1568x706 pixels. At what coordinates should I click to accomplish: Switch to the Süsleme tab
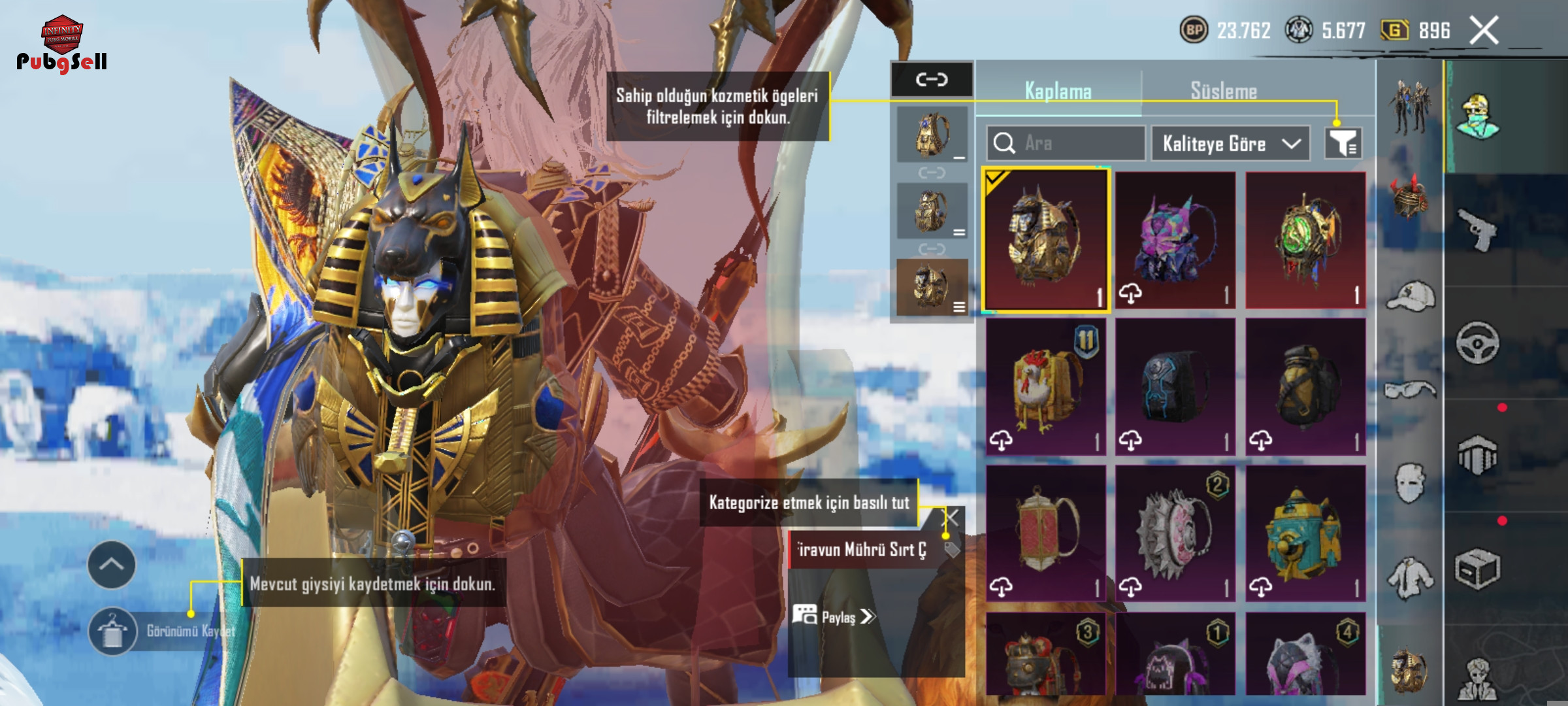[1223, 91]
